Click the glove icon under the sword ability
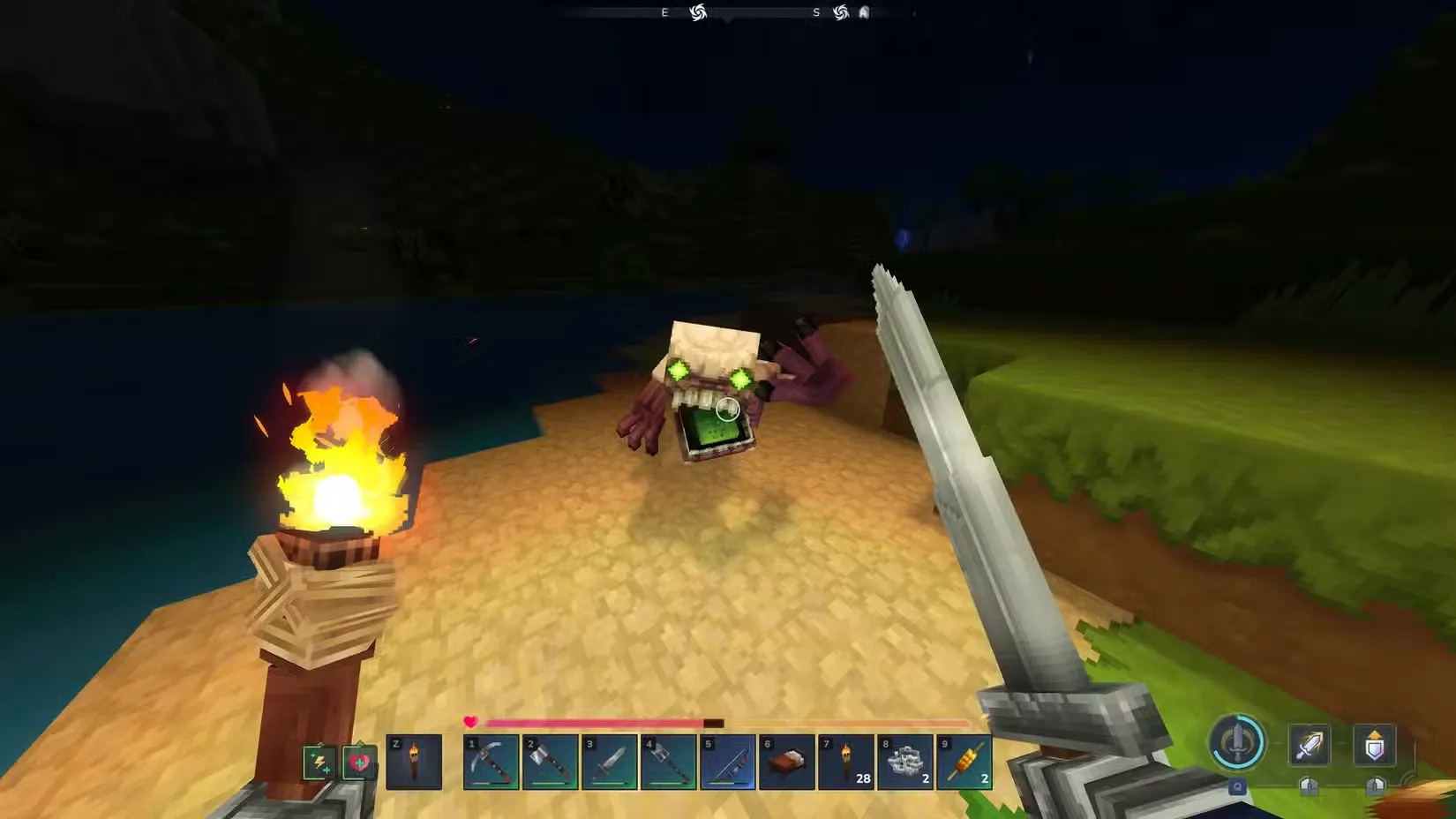Screen dimensions: 1456x819 pyautogui.click(x=1311, y=786)
